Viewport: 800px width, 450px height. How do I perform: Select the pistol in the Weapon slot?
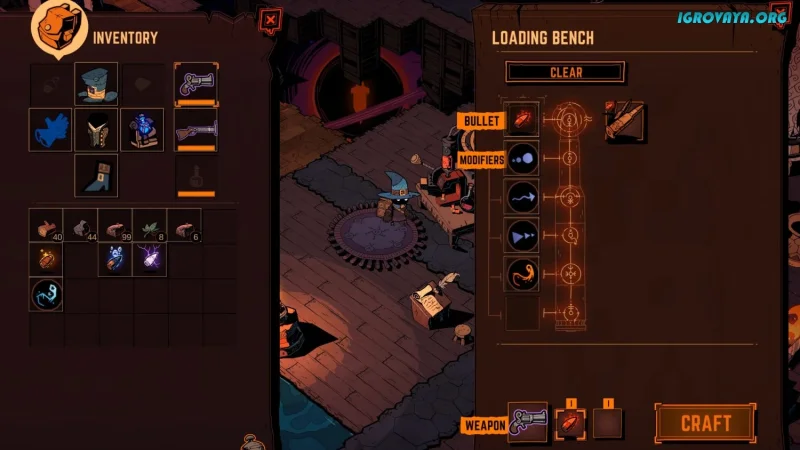tap(528, 422)
